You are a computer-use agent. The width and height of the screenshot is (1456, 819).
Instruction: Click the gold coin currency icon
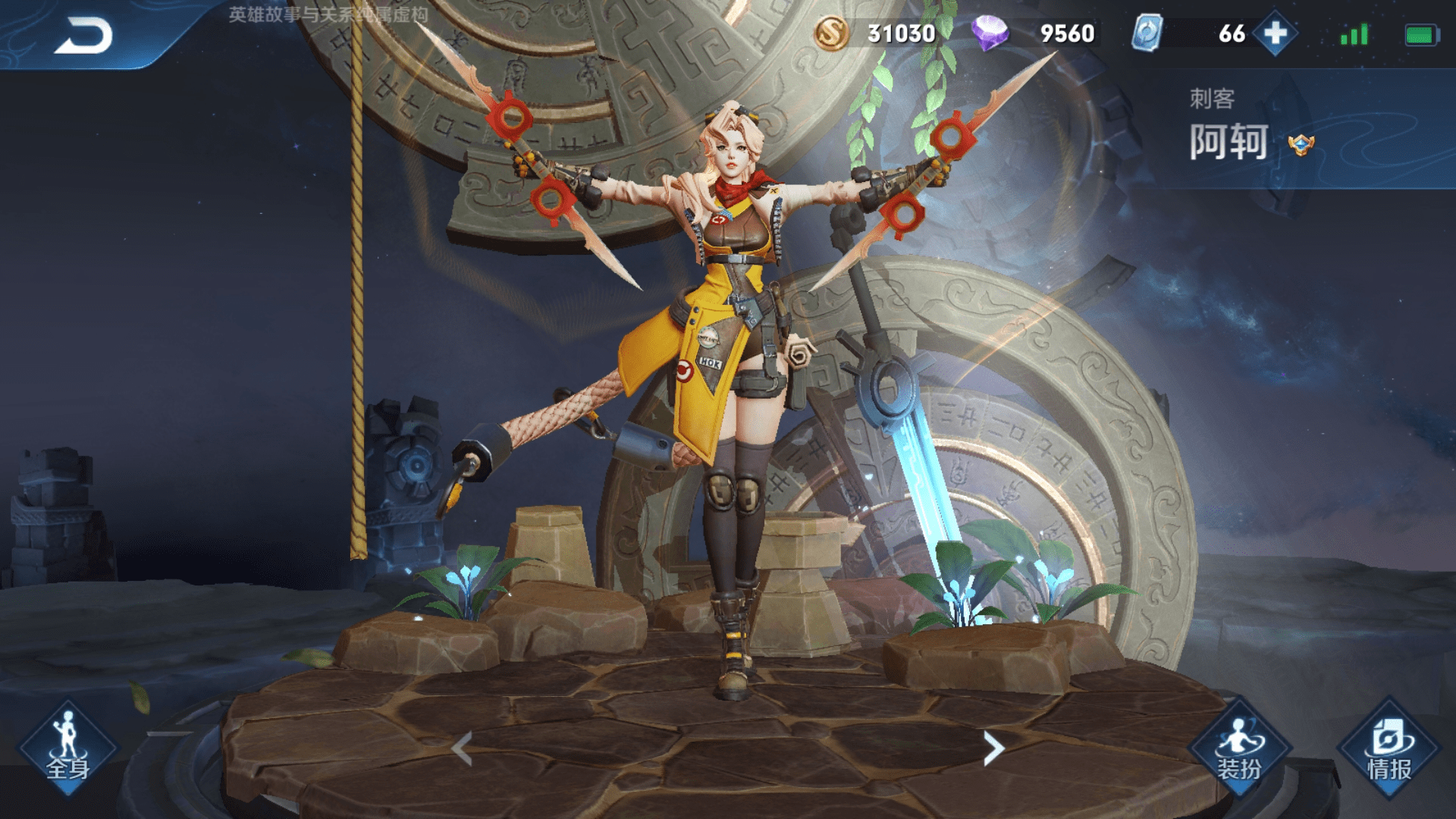[x=831, y=33]
